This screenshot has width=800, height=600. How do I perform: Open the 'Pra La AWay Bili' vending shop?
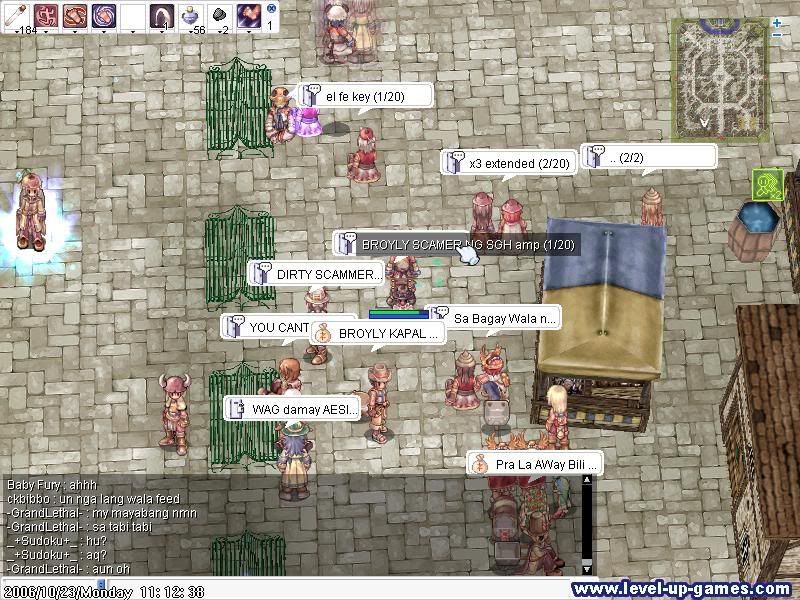535,464
